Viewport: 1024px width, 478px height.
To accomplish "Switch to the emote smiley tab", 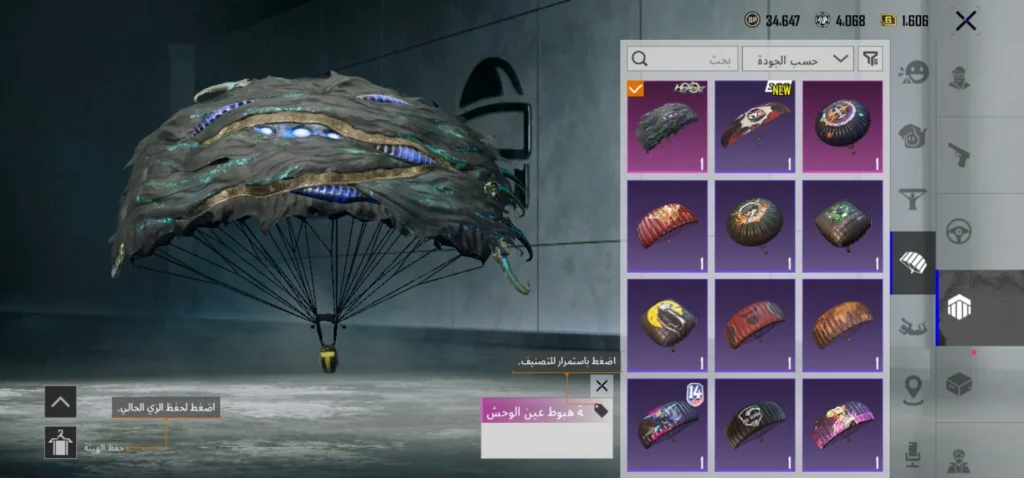I will (913, 72).
